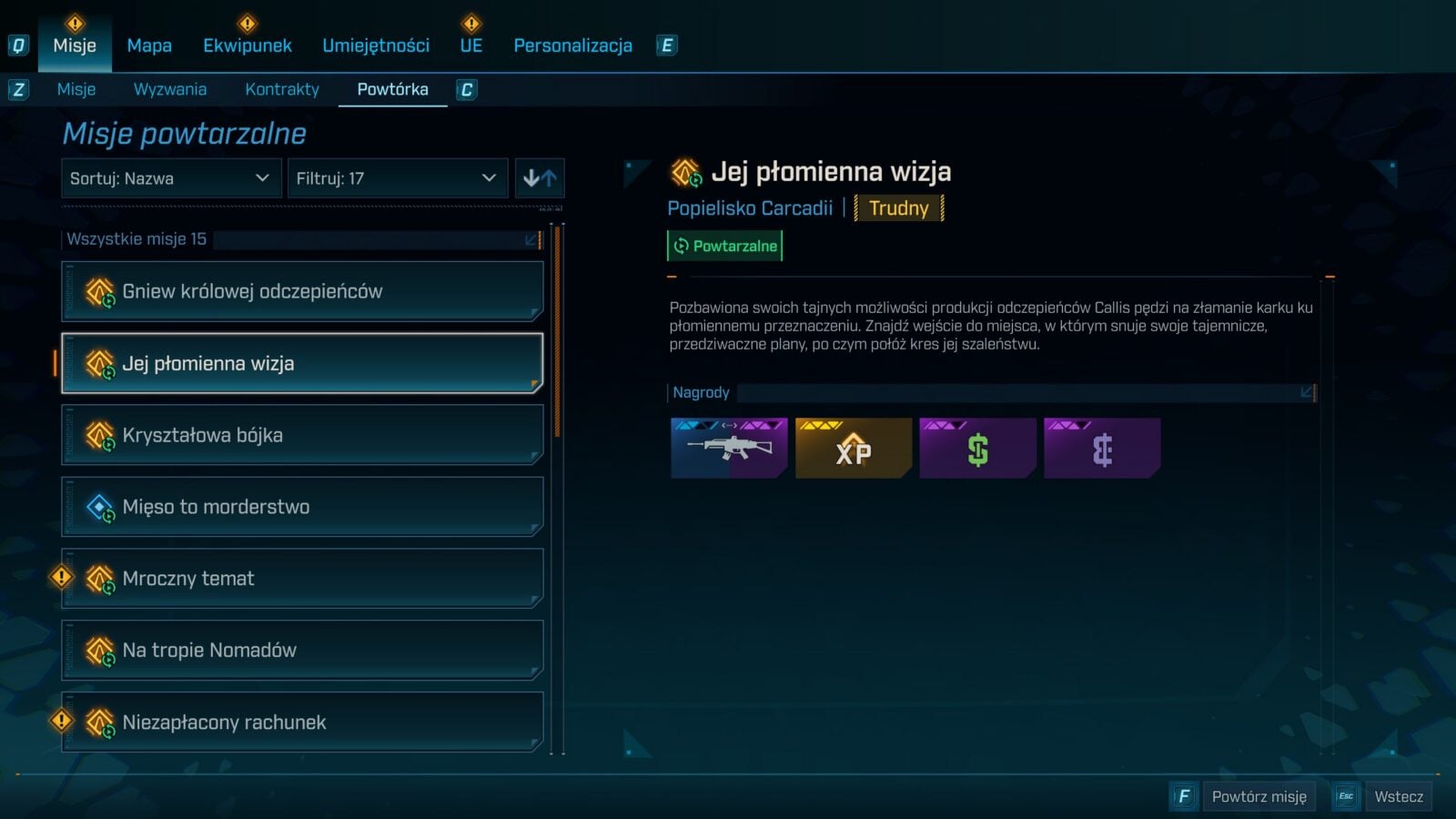Select the Mroczny temat mission

point(302,579)
